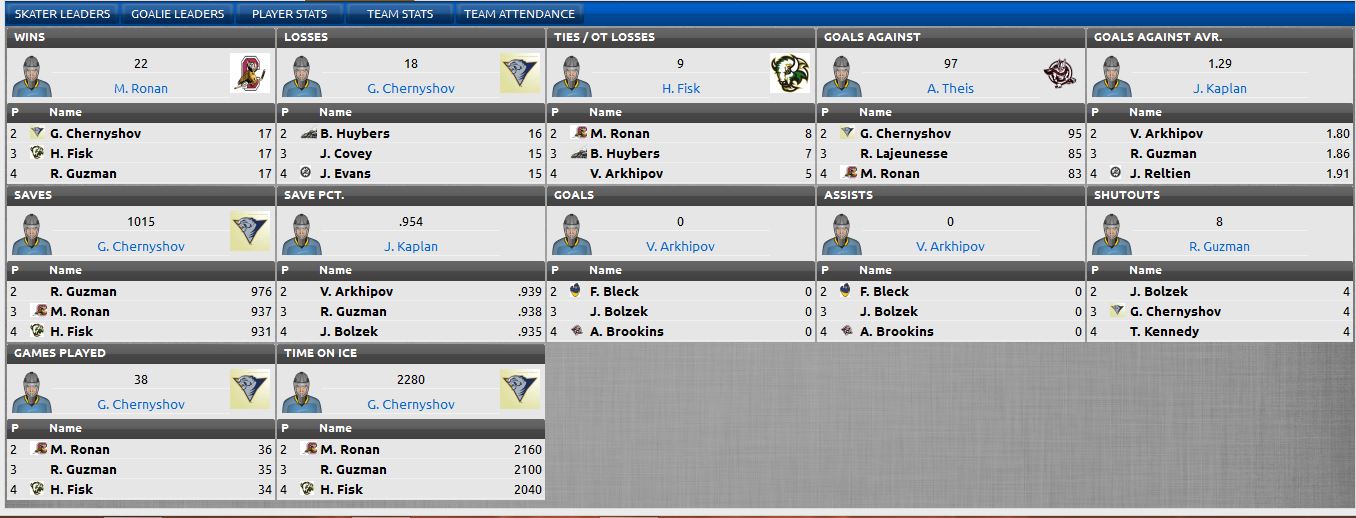Viewport: 1356px width, 518px height.
Task: Click J. Reltien in goals against average
Action: pyautogui.click(x=1163, y=173)
